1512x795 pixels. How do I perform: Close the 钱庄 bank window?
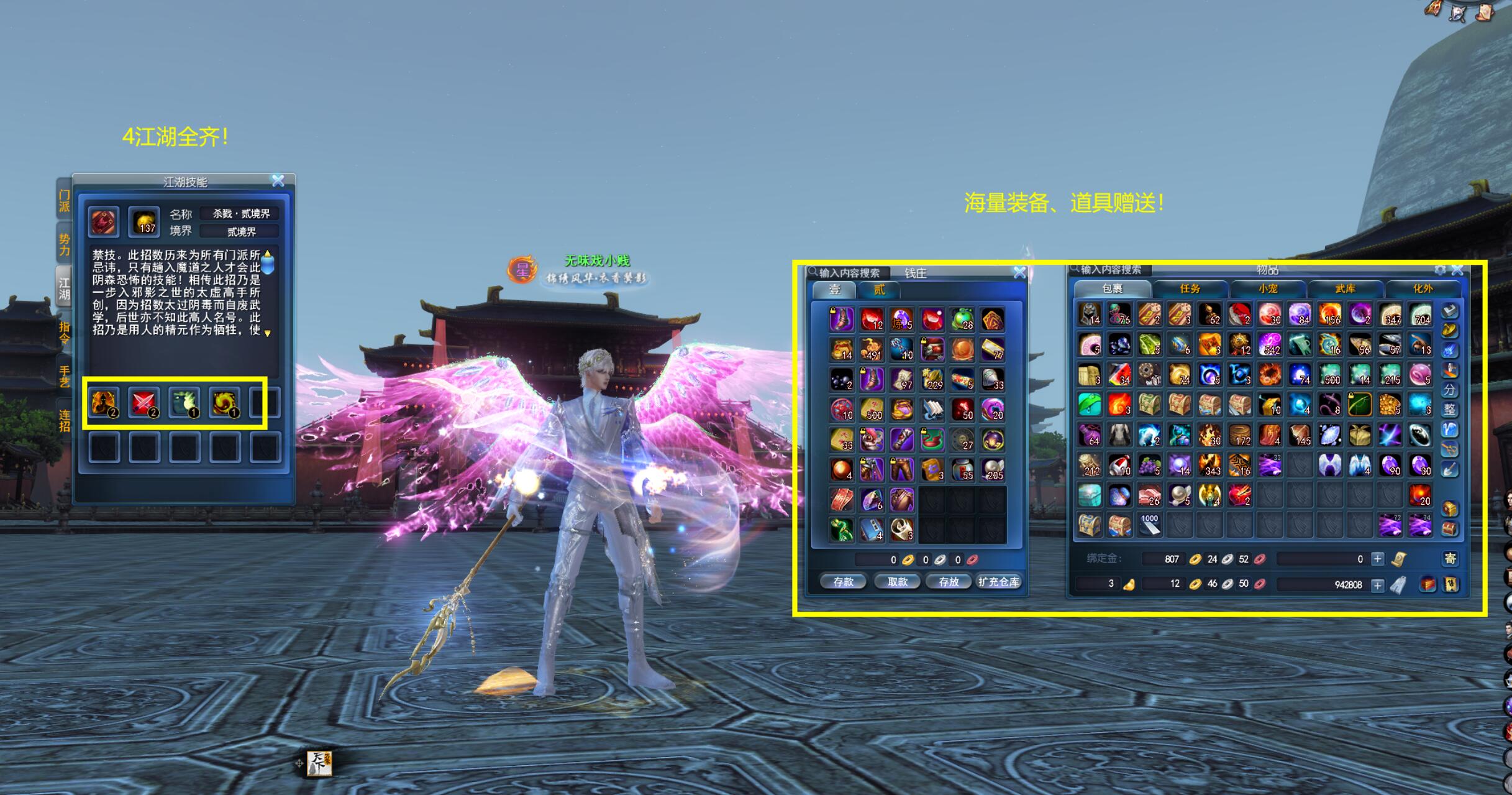click(x=1019, y=272)
